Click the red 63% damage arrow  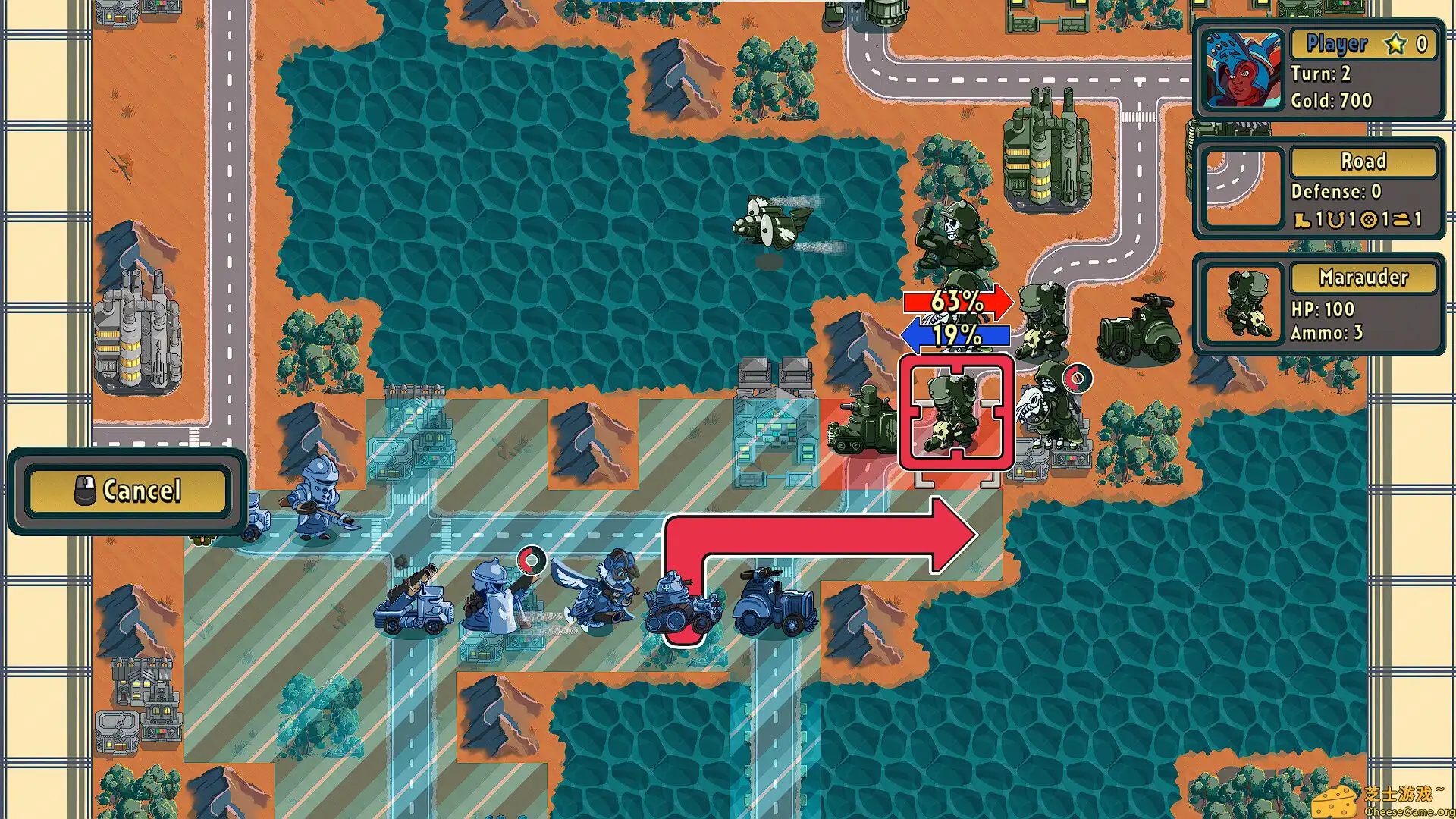(957, 303)
